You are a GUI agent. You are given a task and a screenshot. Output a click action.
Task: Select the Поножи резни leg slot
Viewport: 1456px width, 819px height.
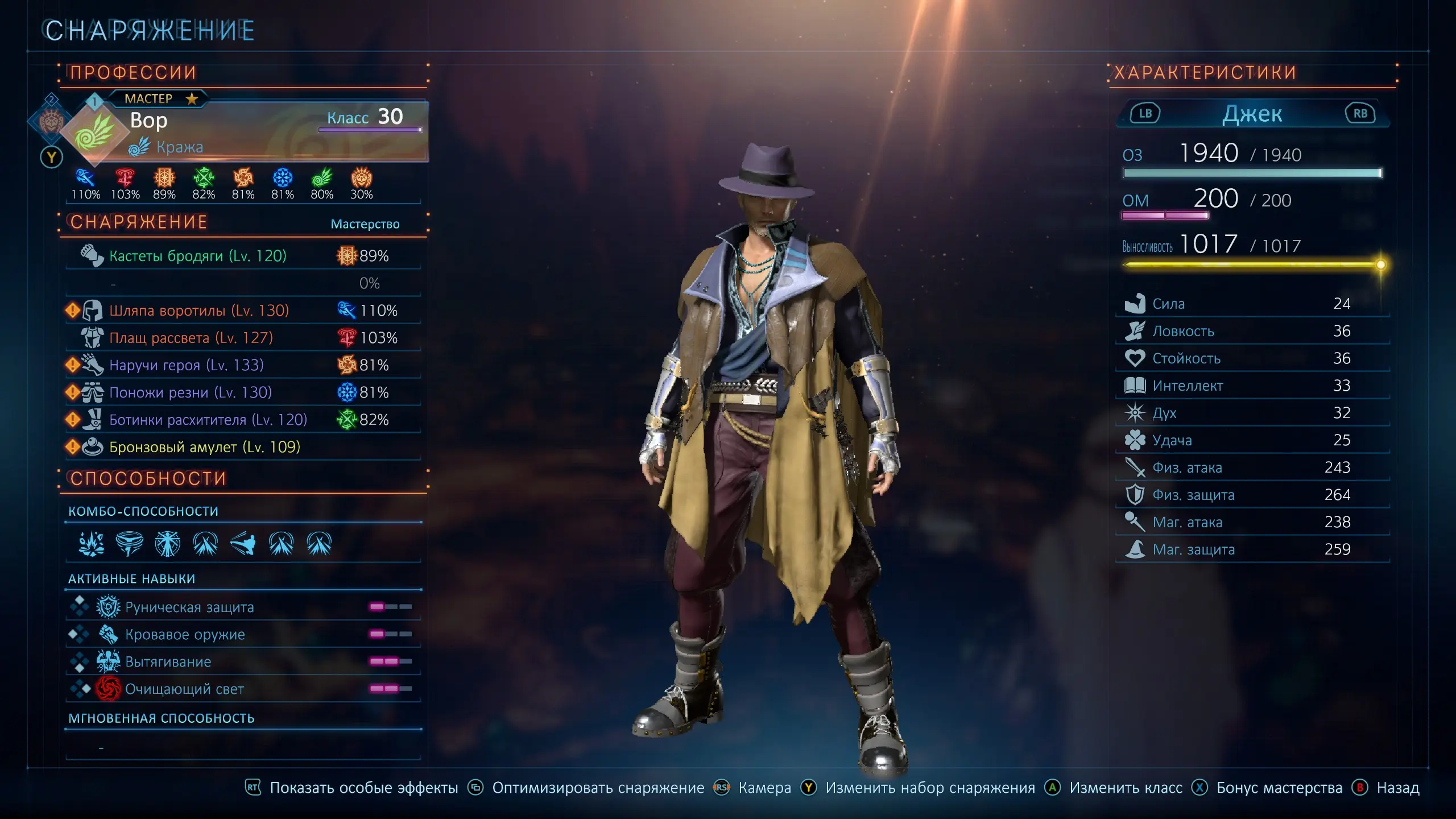tap(190, 392)
